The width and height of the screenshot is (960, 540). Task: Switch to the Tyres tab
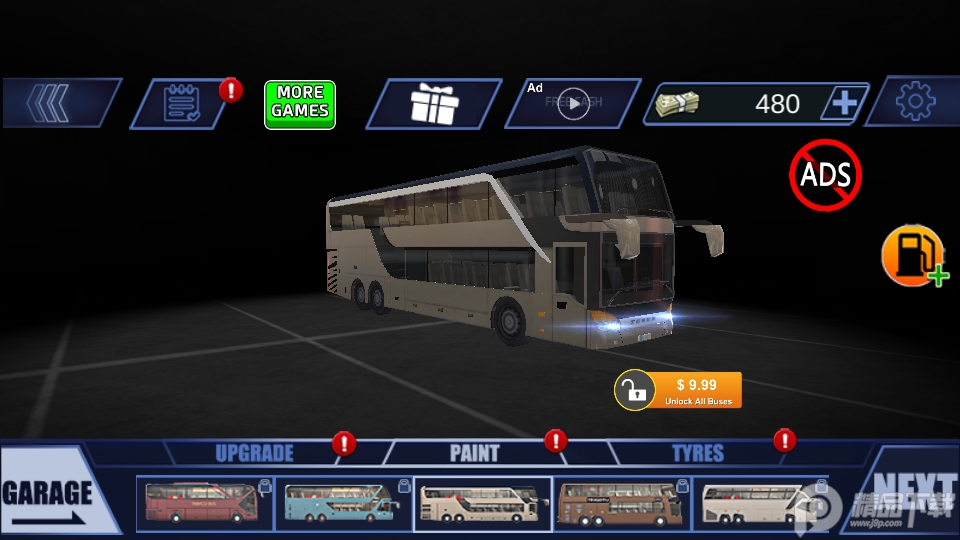click(697, 453)
